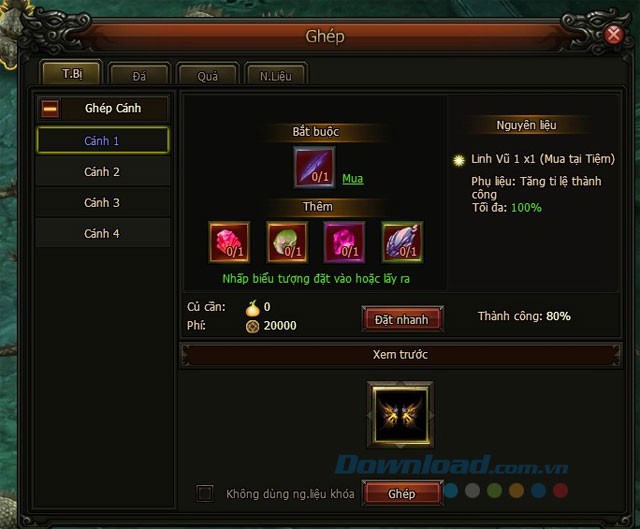Follow the green Mua link
640x529 pixels.
tap(352, 179)
